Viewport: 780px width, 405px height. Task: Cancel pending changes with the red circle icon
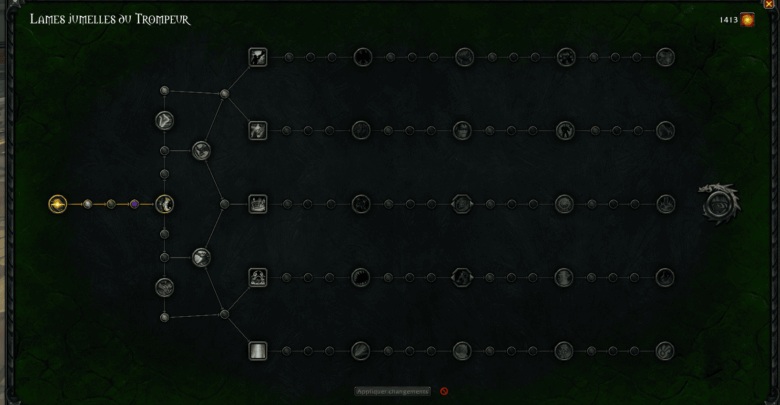coord(444,391)
